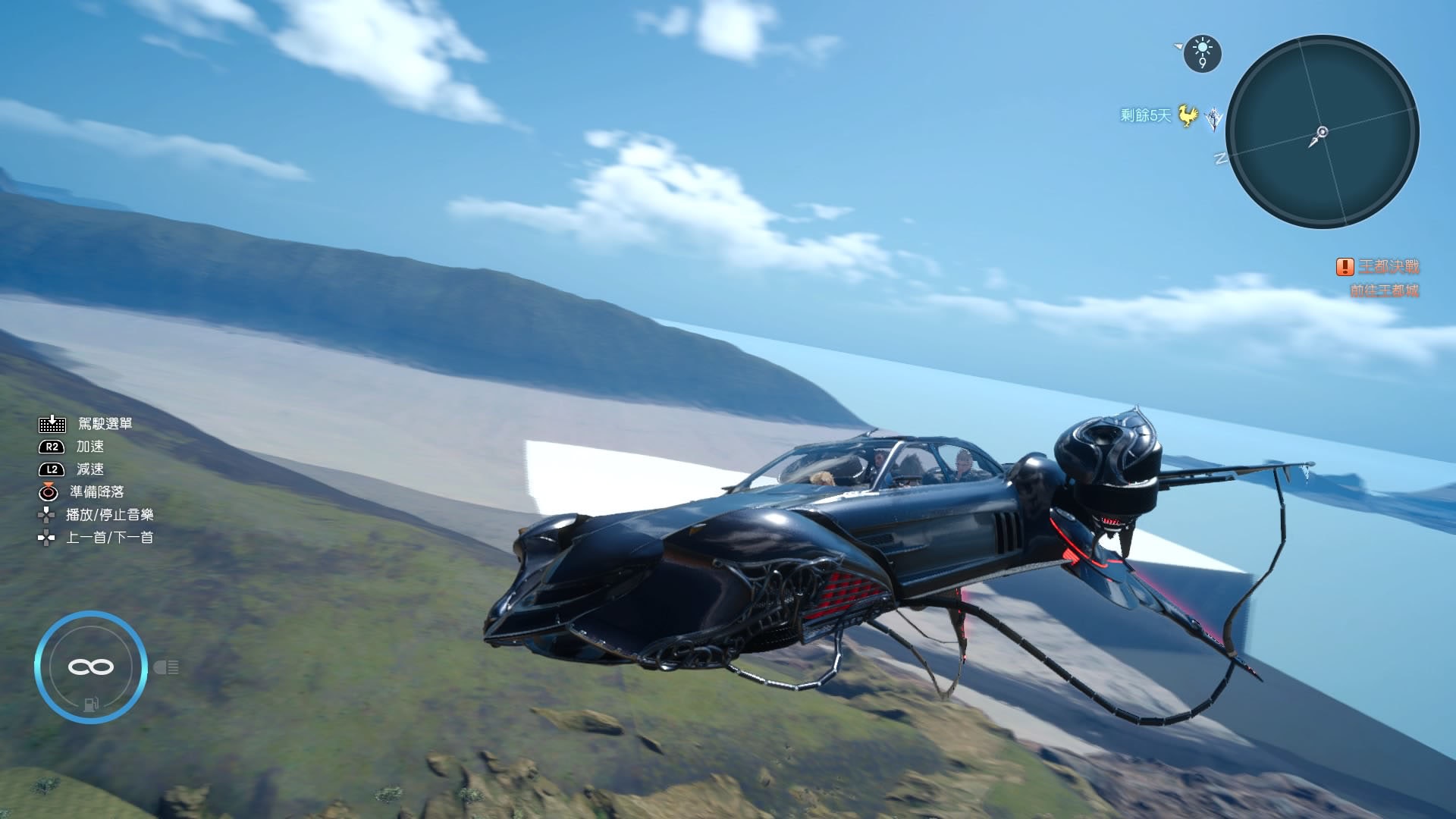Click the crystal emblem icon beside the minimap
The image size is (1456, 819).
point(1214,118)
